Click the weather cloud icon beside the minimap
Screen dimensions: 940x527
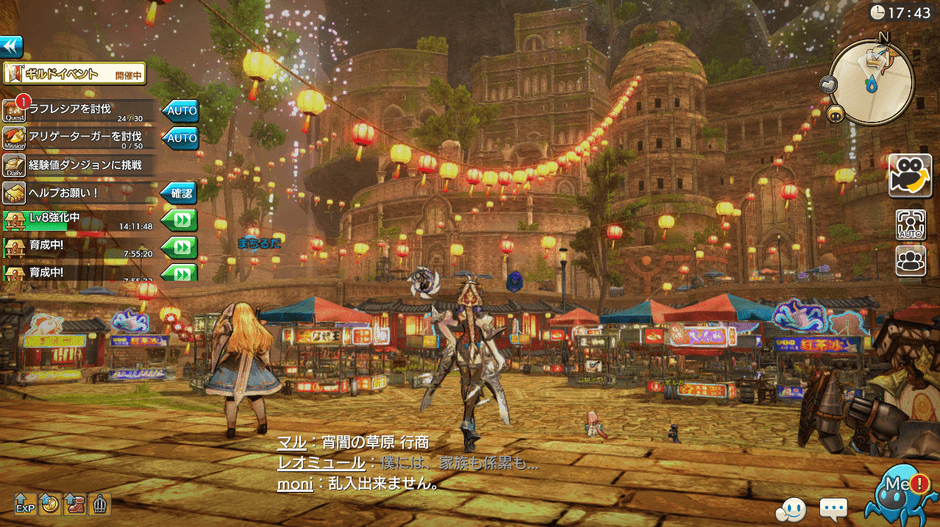pyautogui.click(x=829, y=84)
